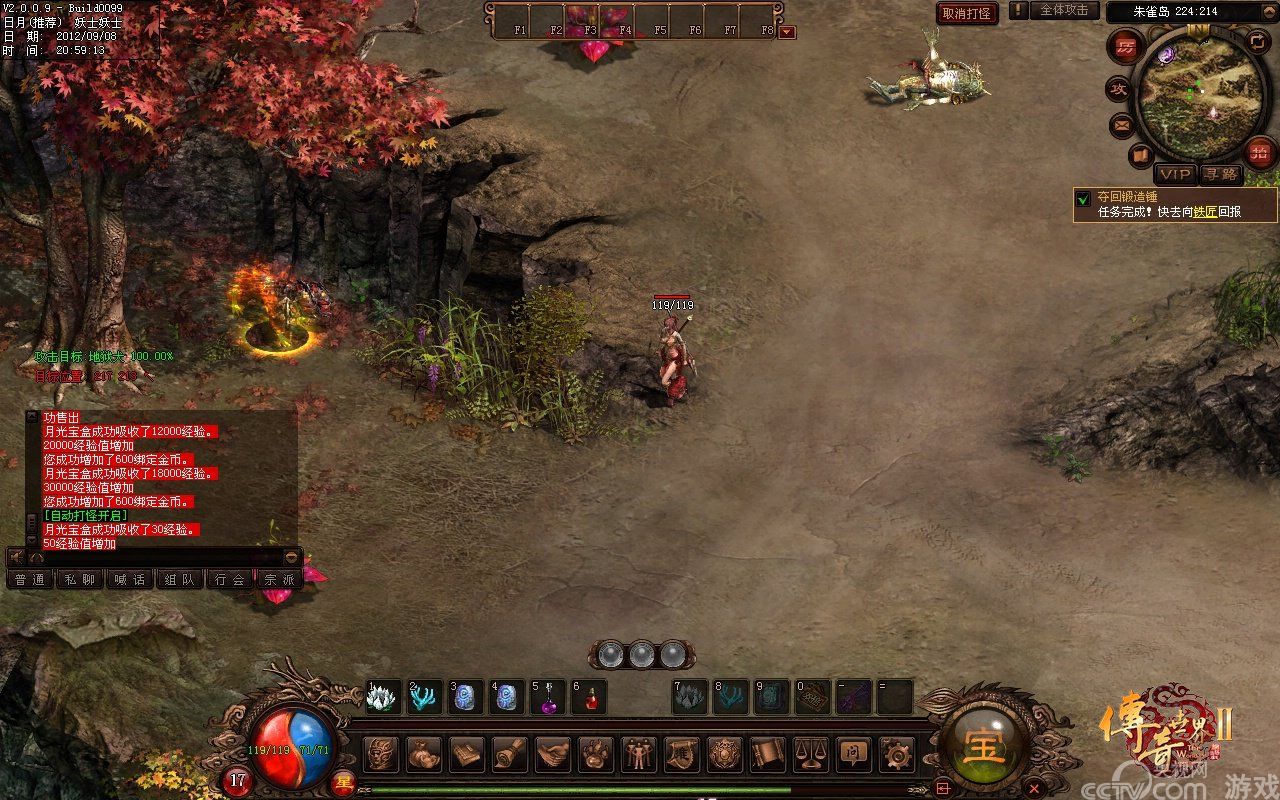The width and height of the screenshot is (1280, 800).
Task: Switch to the 私聊 private chat tab
Action: [80, 579]
